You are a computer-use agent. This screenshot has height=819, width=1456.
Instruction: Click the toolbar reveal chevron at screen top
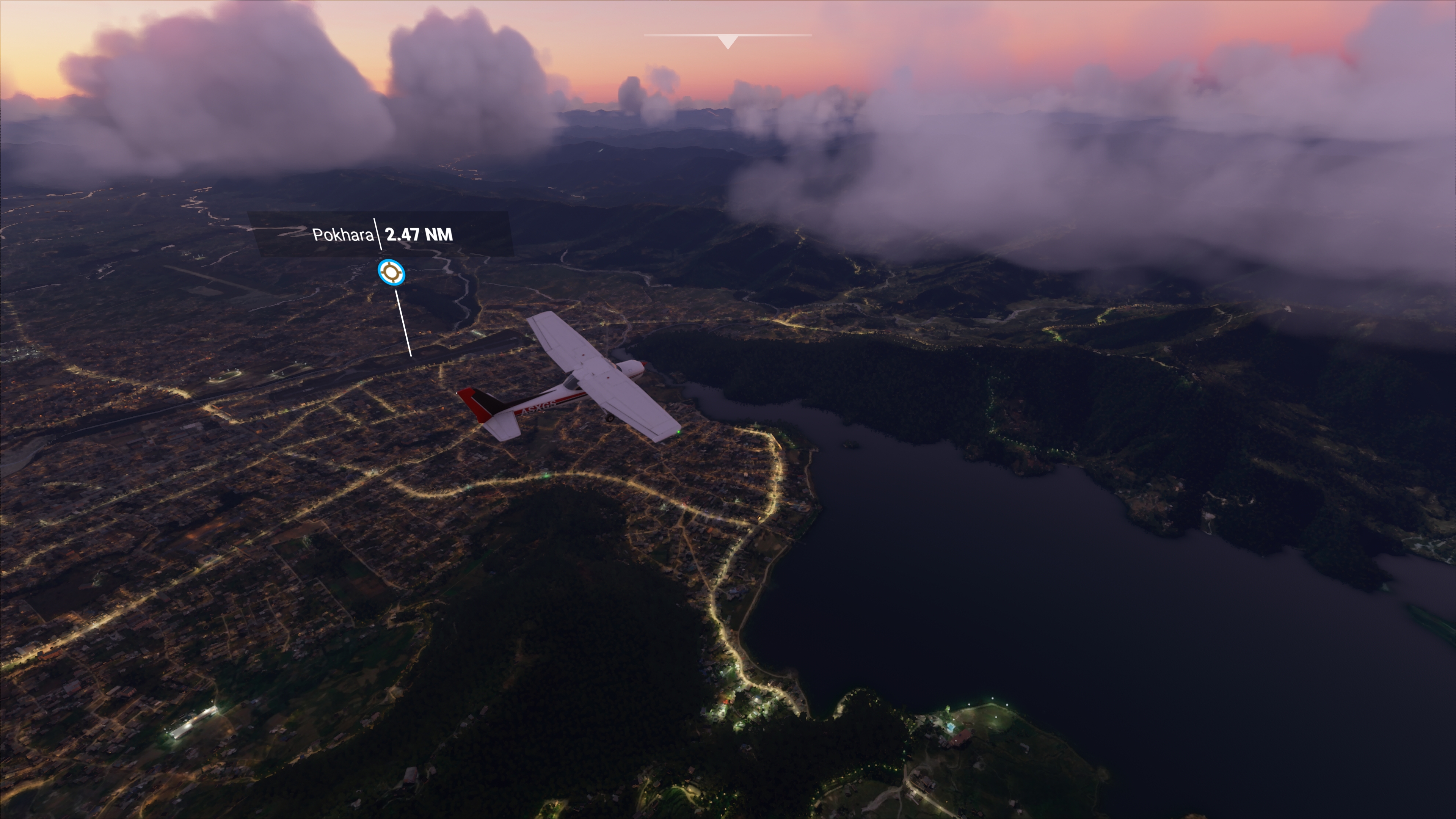[728, 40]
